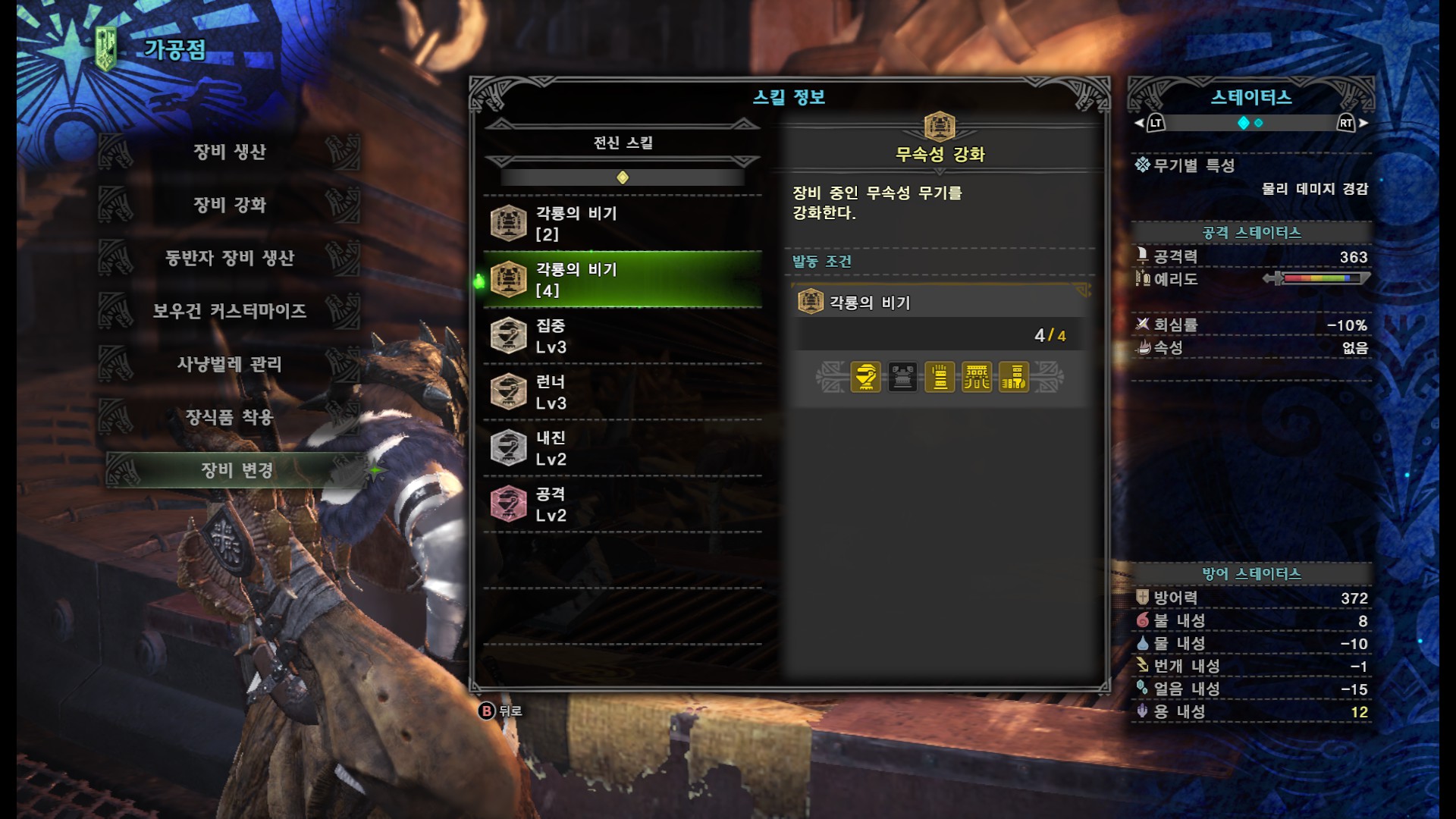
Task: Select the helmet icon in equipment piece row
Action: tap(865, 376)
